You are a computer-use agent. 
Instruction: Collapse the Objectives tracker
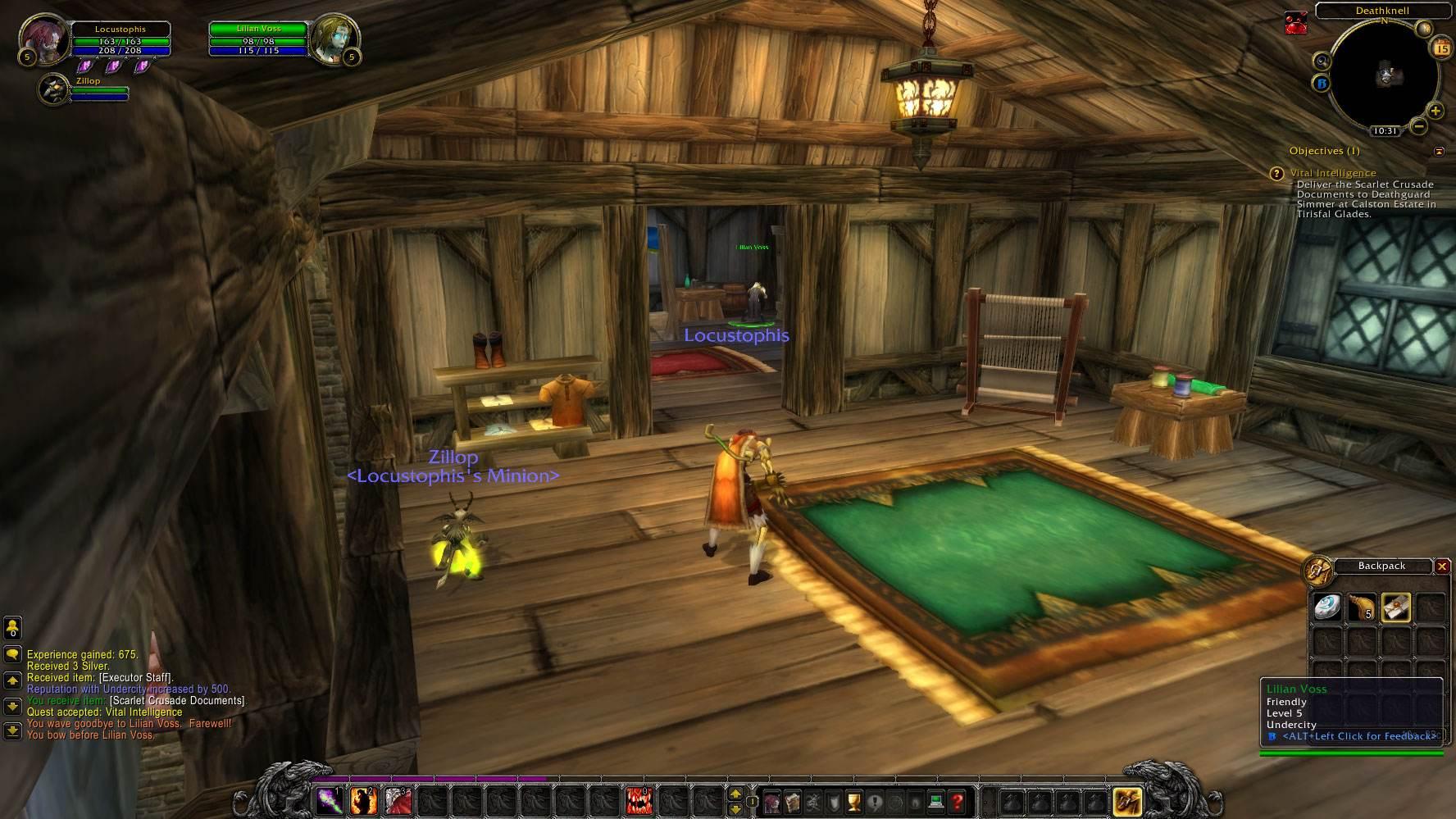1439,152
